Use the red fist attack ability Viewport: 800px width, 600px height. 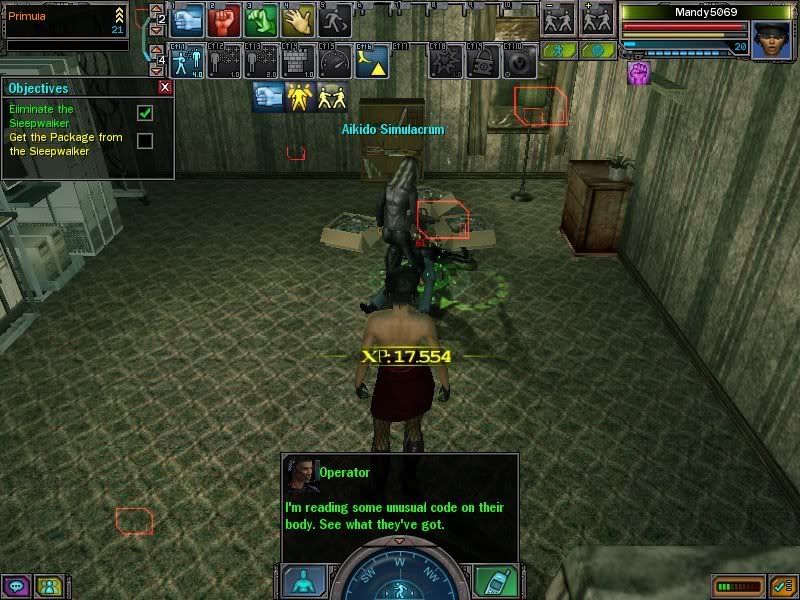click(x=224, y=19)
